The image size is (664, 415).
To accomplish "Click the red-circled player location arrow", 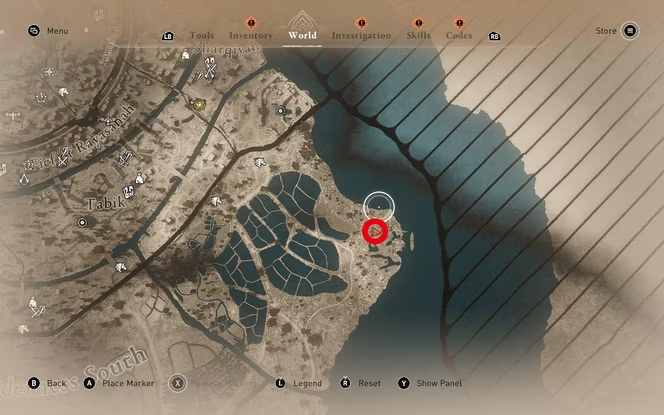I will 375,232.
